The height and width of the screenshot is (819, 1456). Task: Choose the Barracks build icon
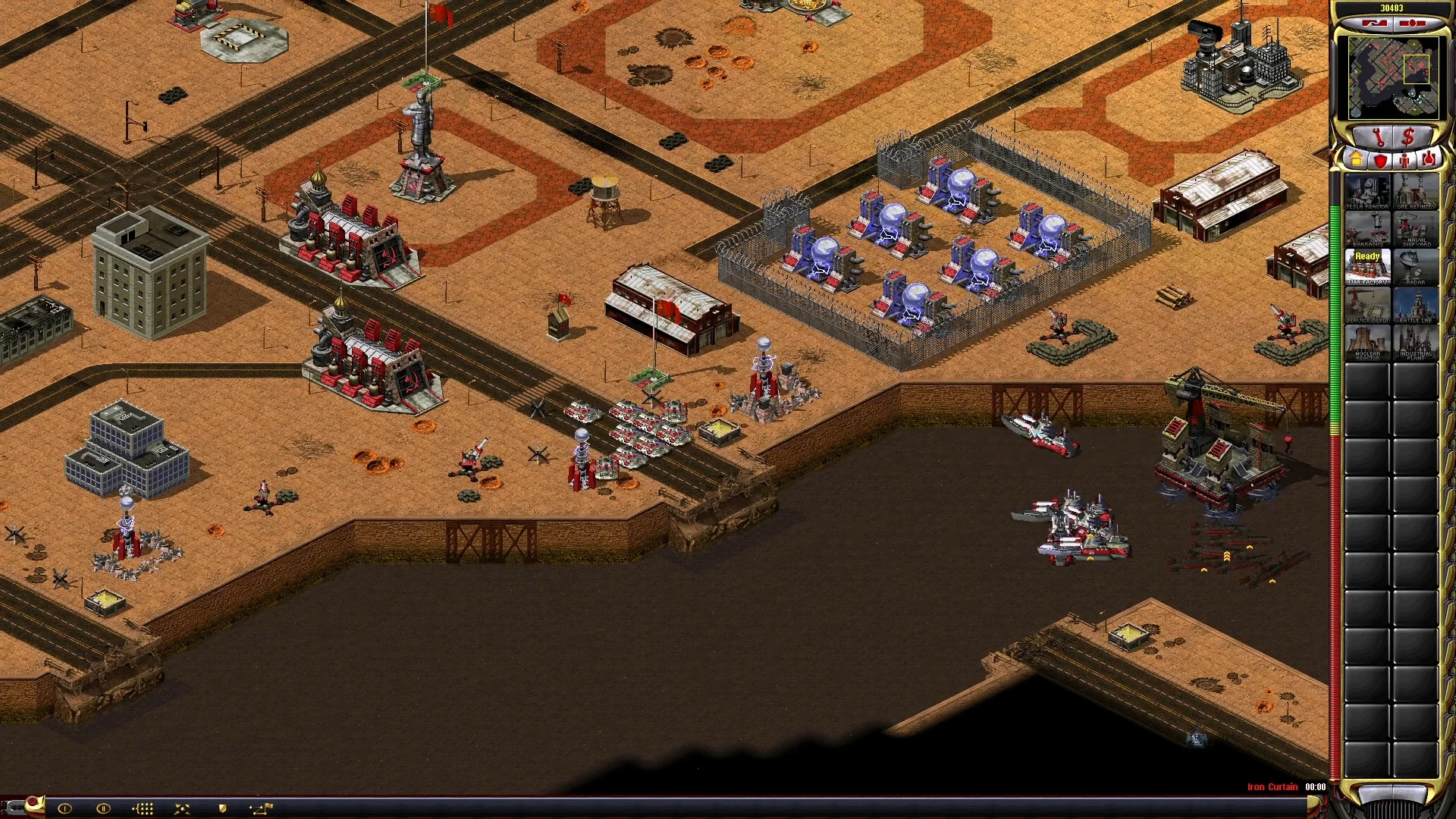point(1367,230)
